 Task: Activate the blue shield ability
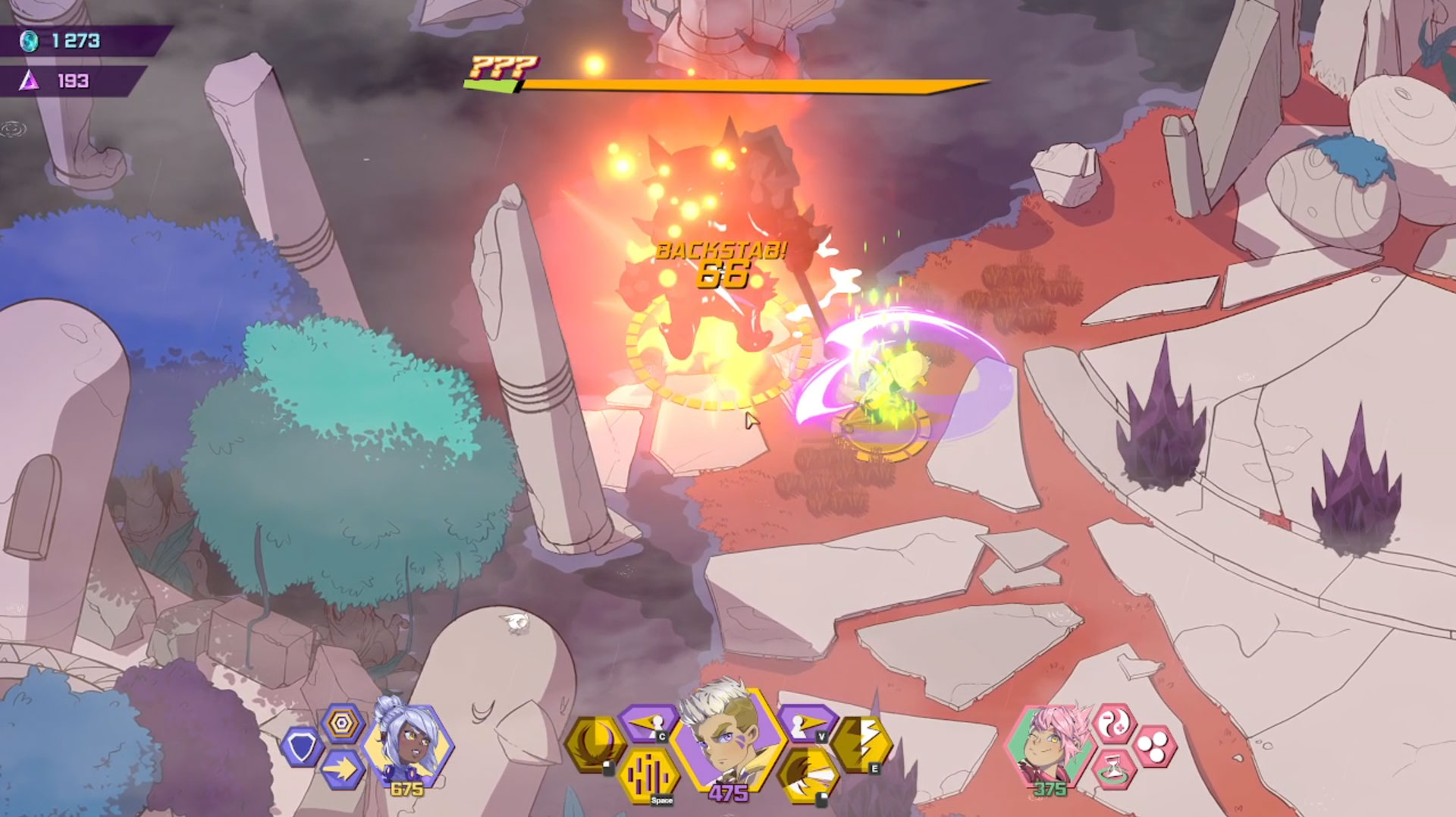pos(303,746)
